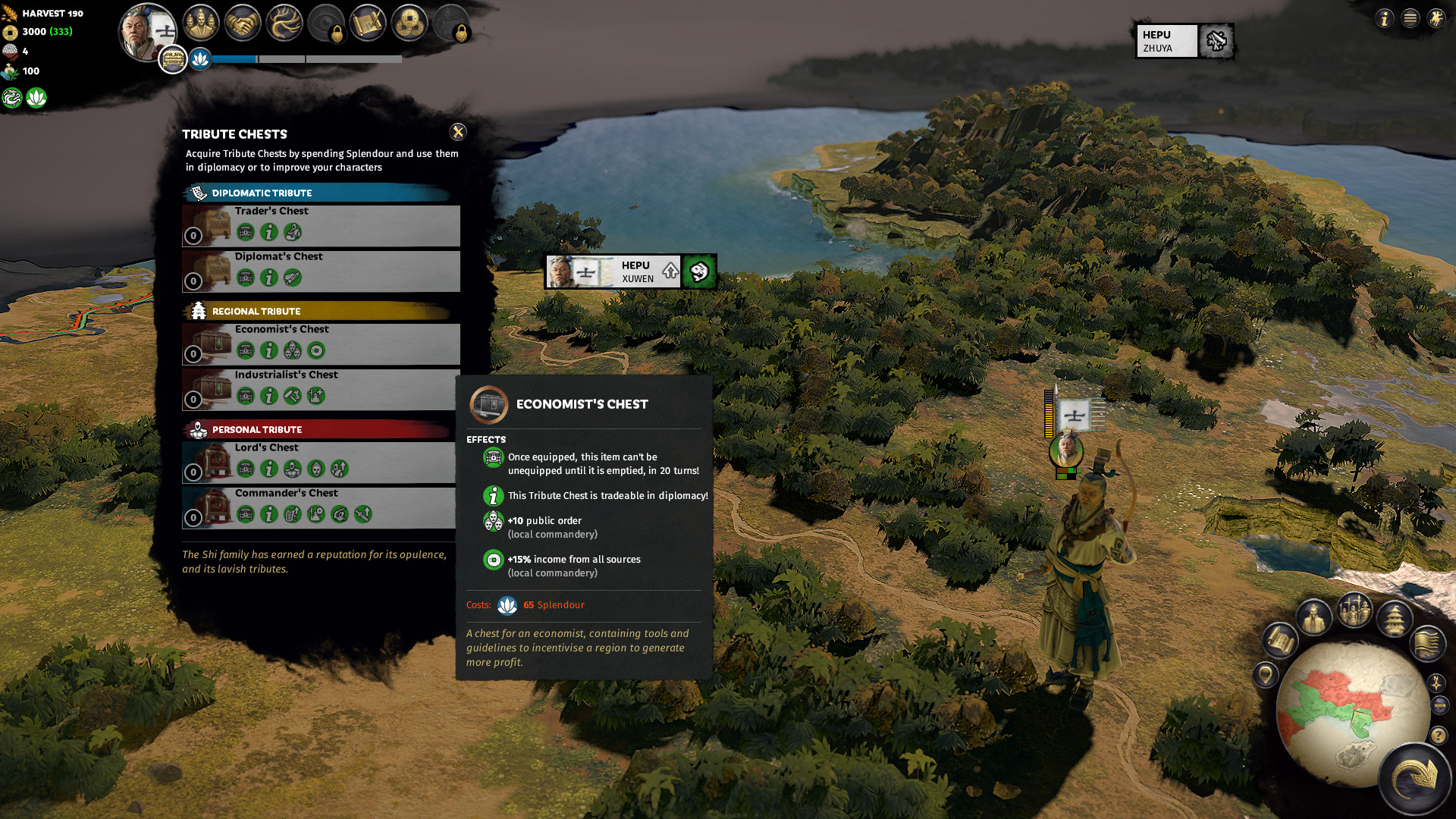Open diplomacy with the handshake icon
Screen dimensions: 1456x819
[x=244, y=23]
